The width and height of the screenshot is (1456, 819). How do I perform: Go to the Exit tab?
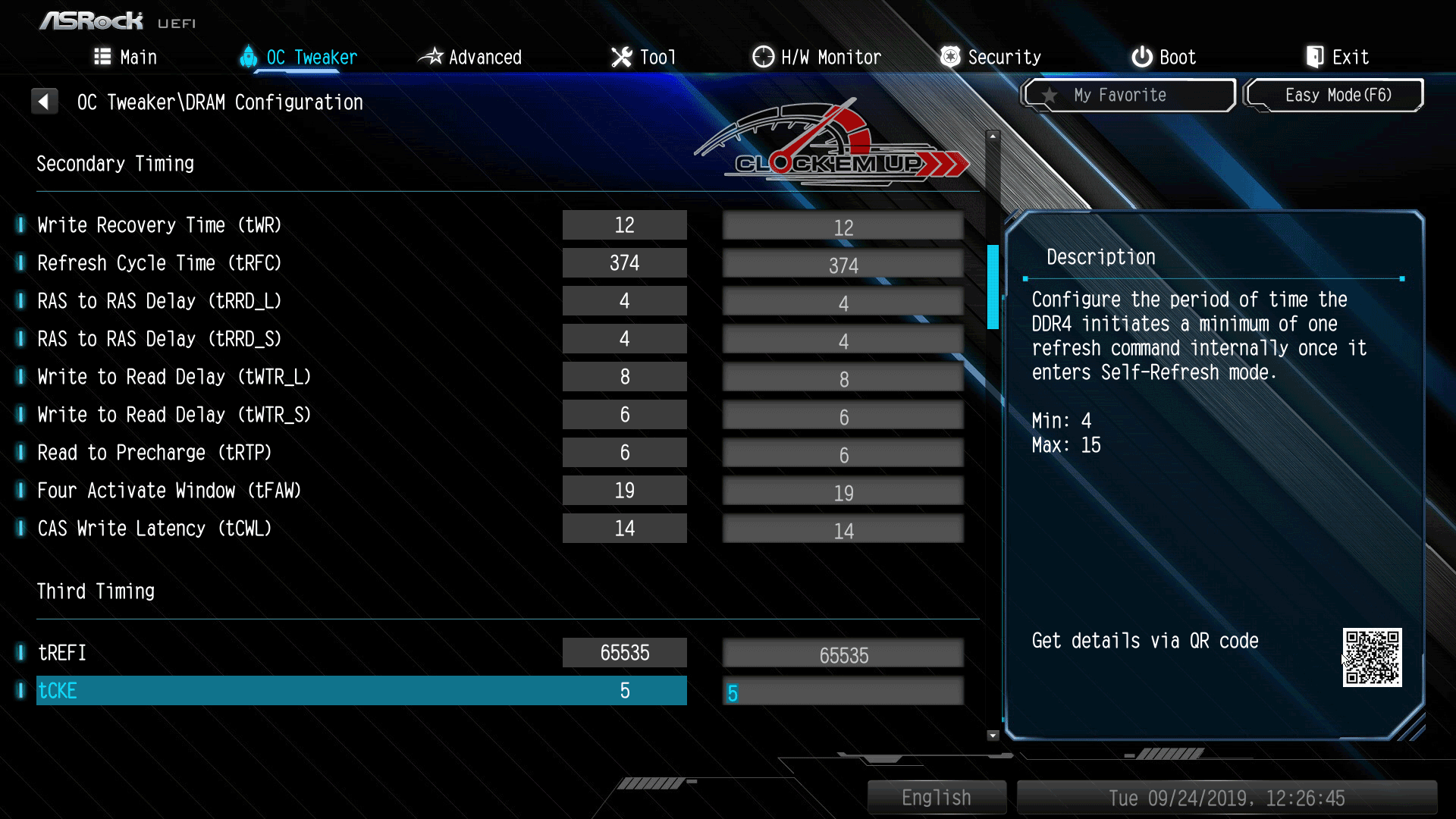(x=1338, y=57)
